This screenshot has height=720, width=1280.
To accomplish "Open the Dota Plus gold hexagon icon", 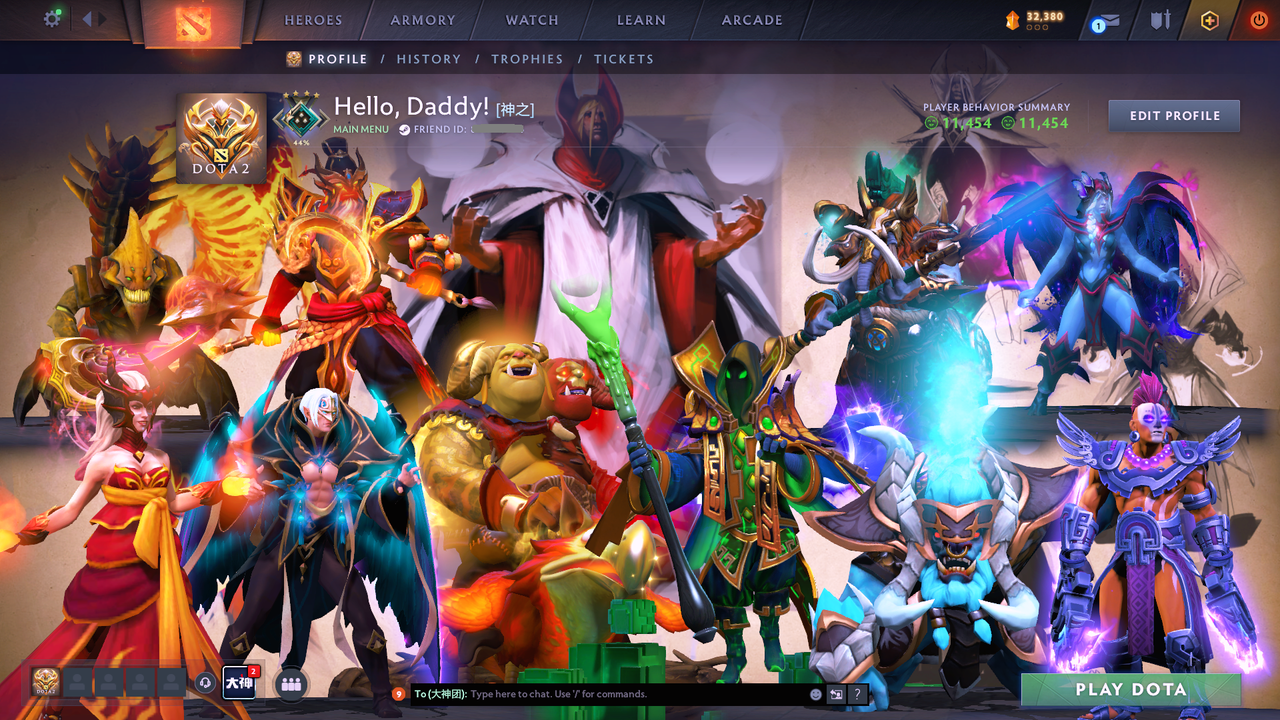I will click(x=1211, y=20).
